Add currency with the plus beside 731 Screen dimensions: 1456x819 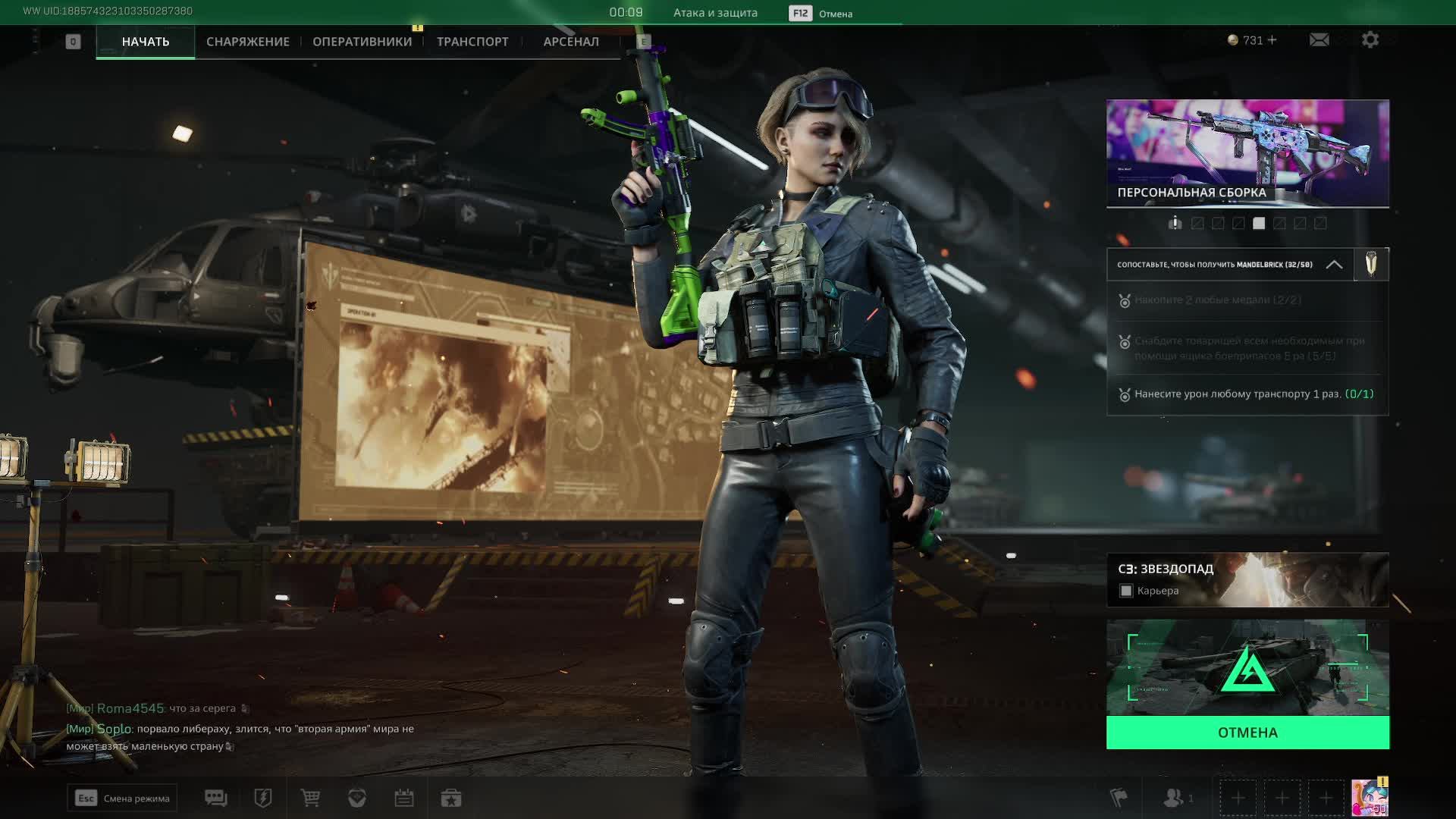[x=1272, y=40]
